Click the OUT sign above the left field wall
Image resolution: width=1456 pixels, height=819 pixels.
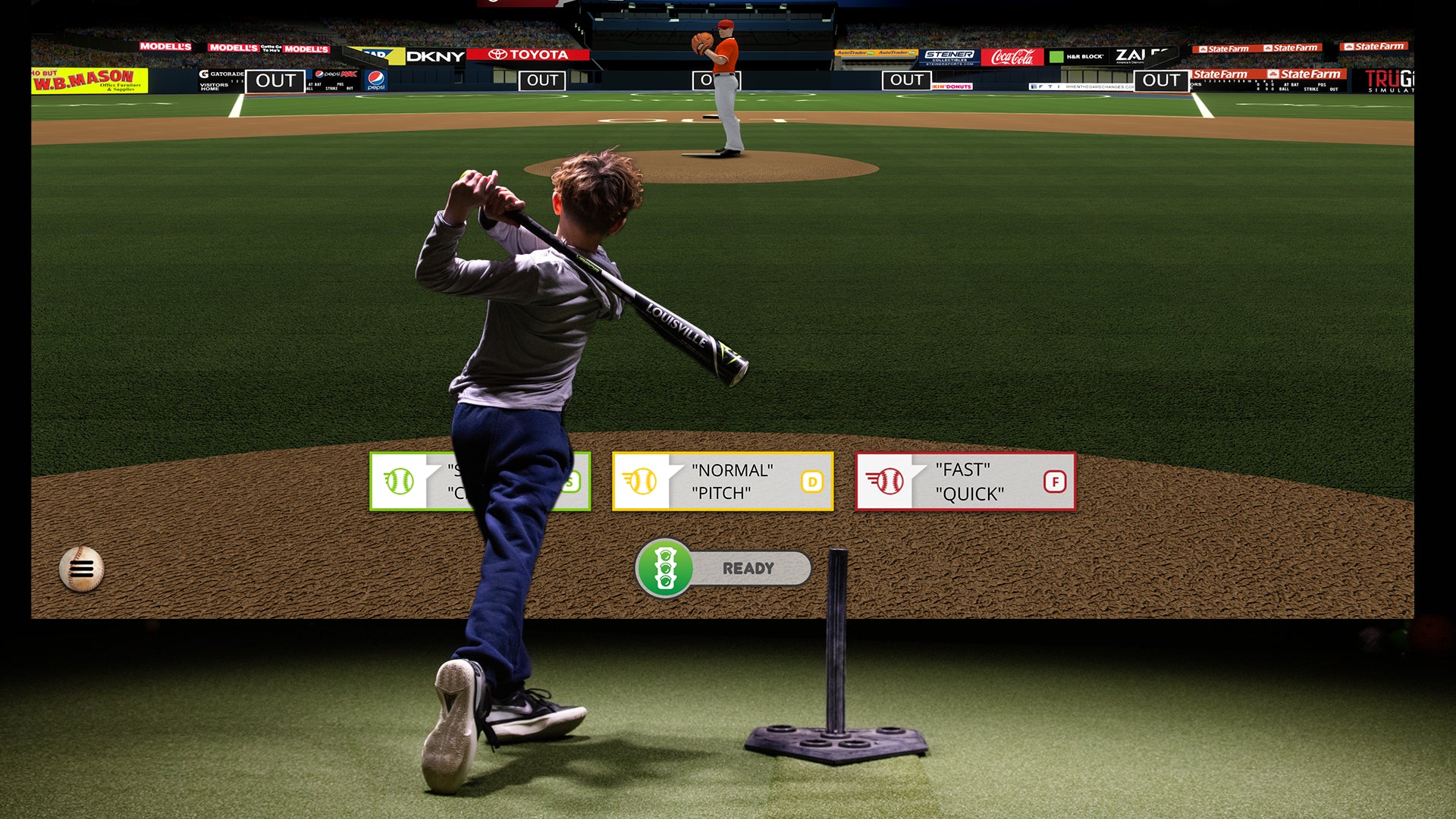click(x=277, y=80)
